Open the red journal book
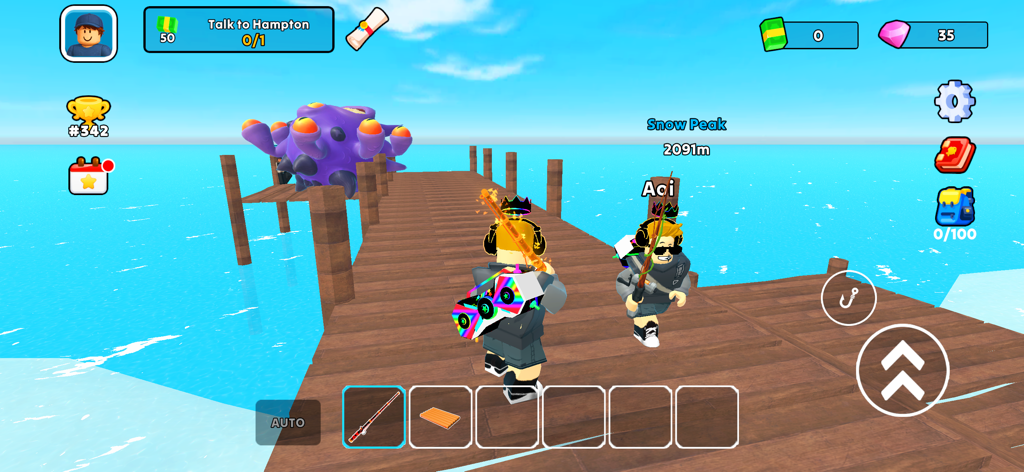 [x=954, y=155]
